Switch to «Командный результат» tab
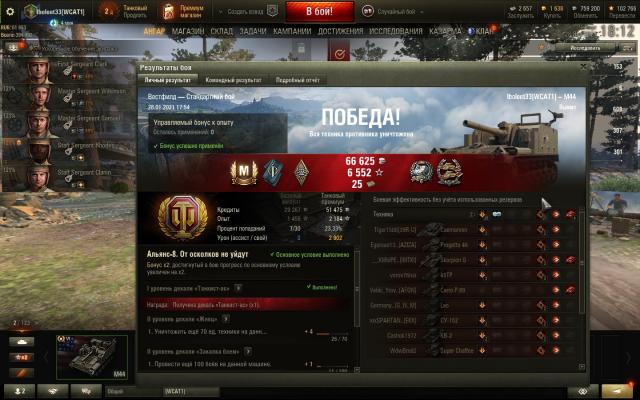 234,79
